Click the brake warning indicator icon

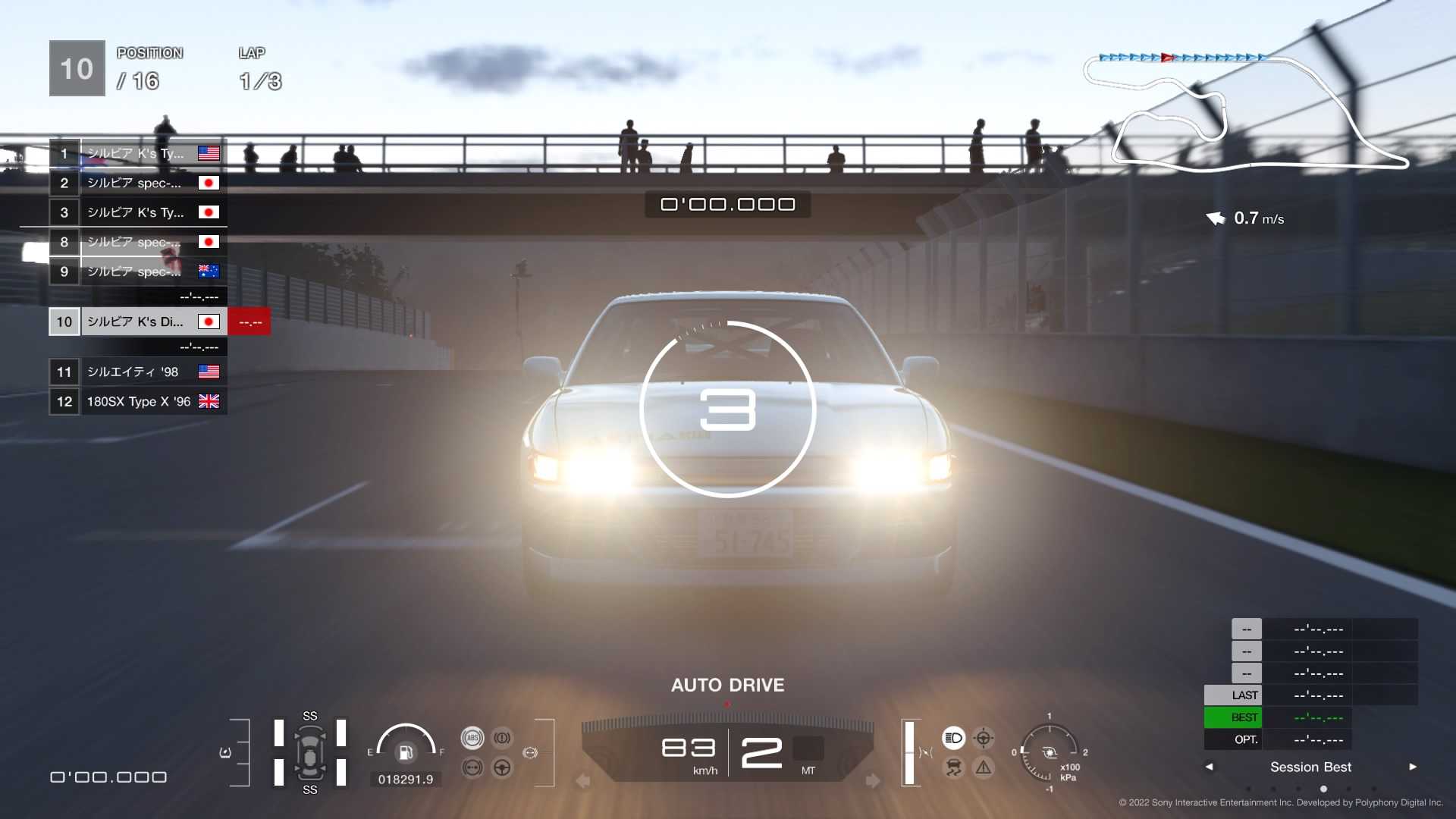coord(501,738)
